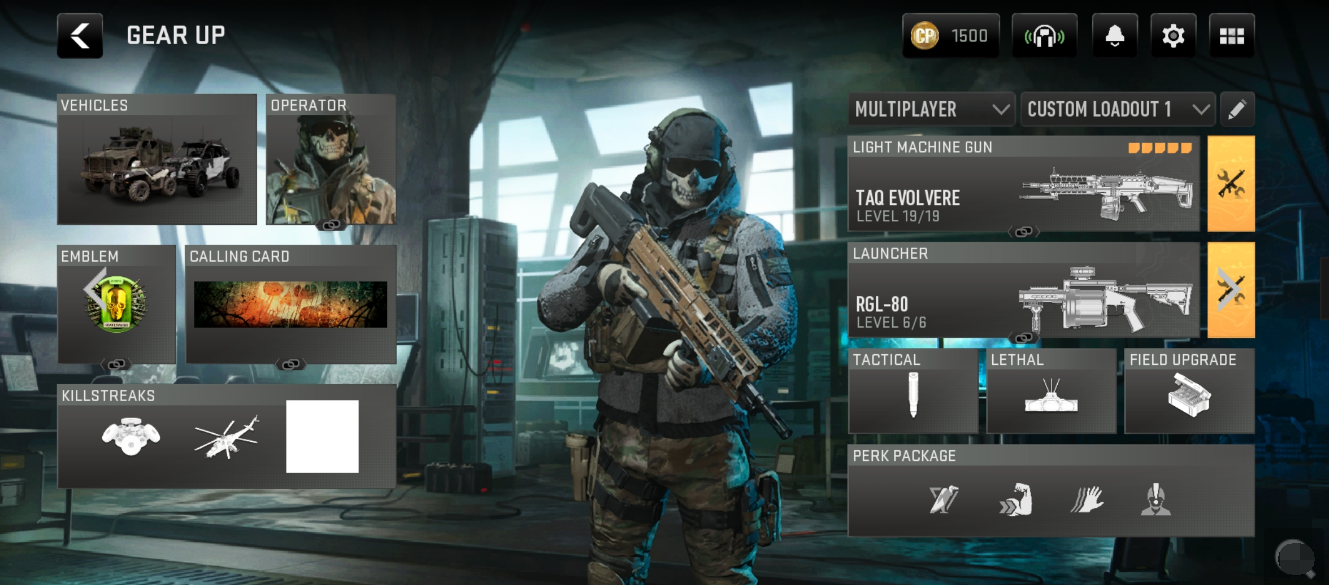Change the Calling Card
Image resolution: width=1329 pixels, height=585 pixels.
coord(291,304)
